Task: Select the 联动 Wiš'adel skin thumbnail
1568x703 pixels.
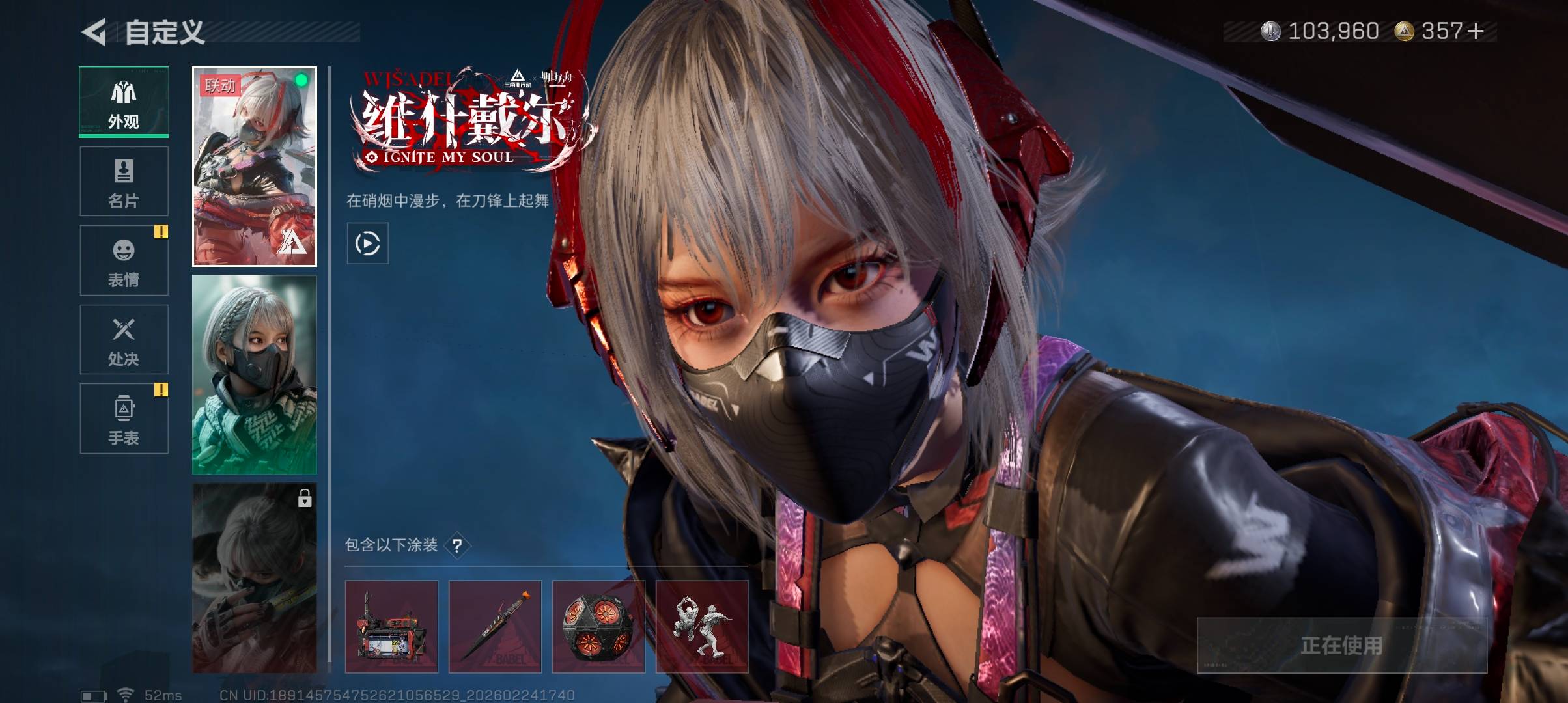Action: point(255,167)
